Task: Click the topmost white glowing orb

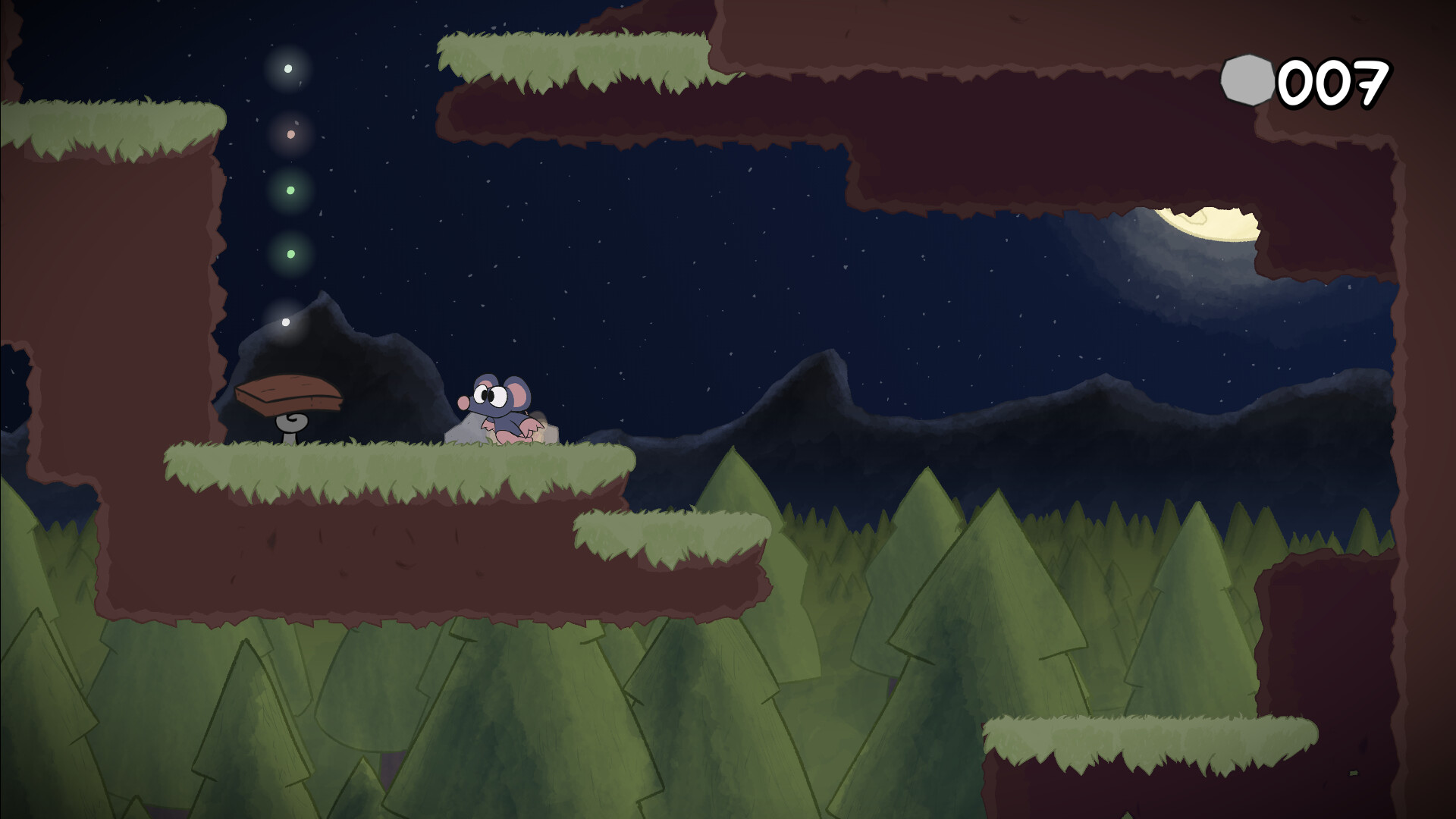Action: [x=287, y=68]
